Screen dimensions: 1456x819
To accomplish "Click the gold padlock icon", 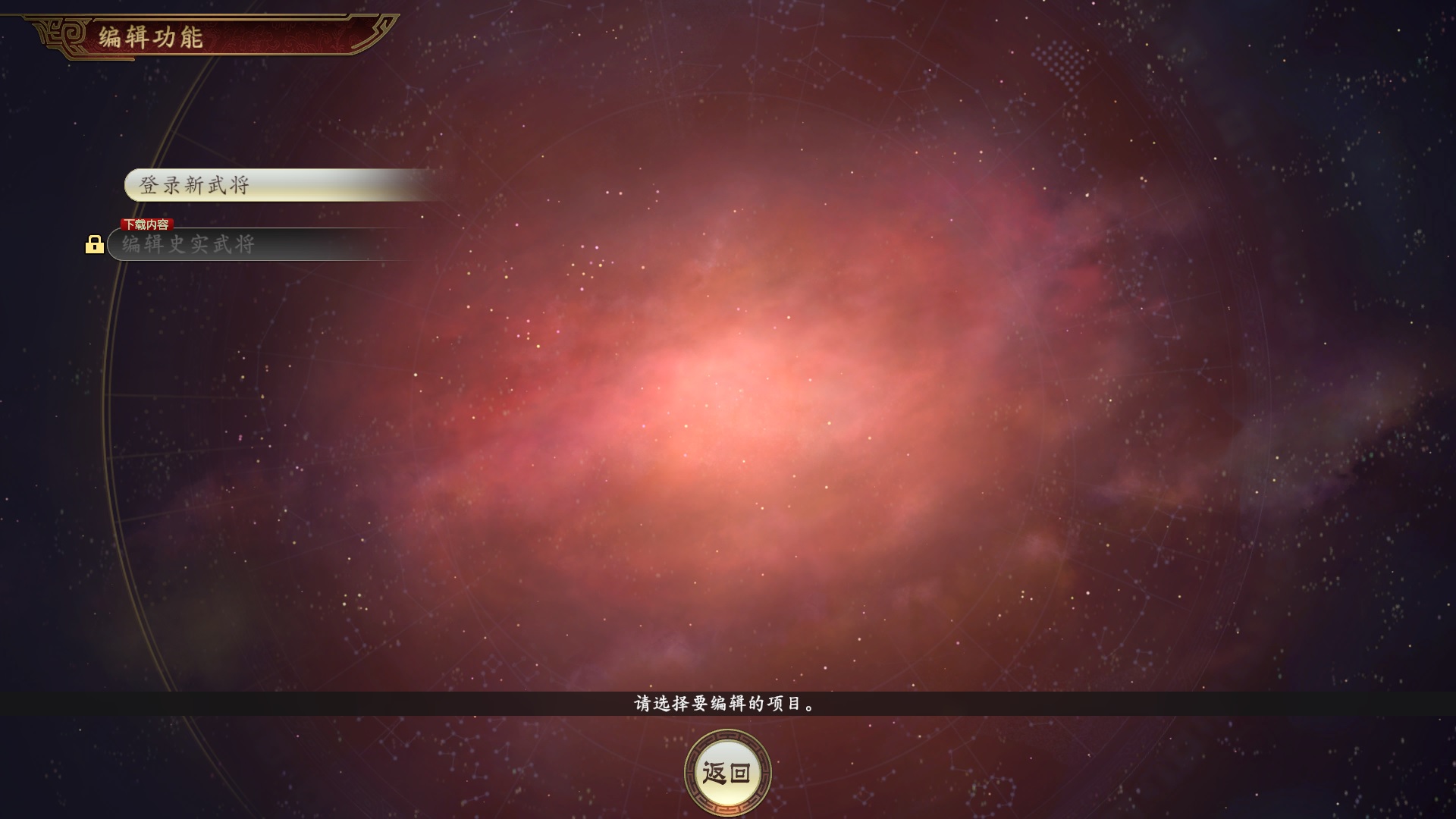I will 94,244.
